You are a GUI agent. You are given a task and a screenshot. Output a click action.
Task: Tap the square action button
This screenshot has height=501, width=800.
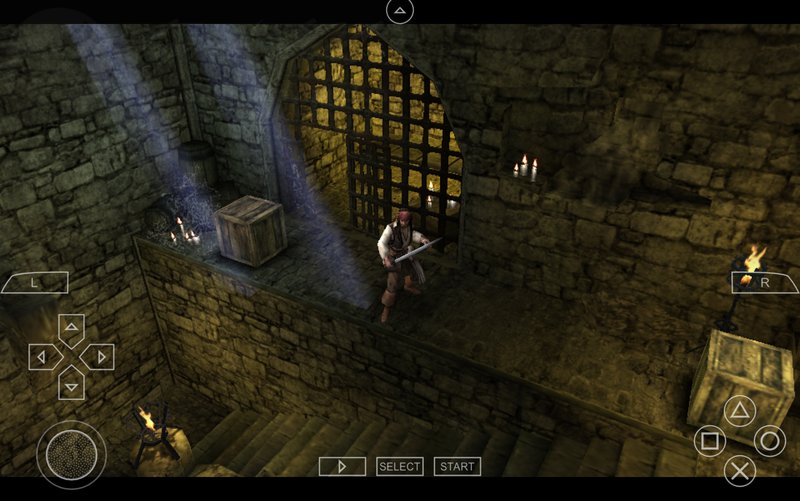[709, 440]
